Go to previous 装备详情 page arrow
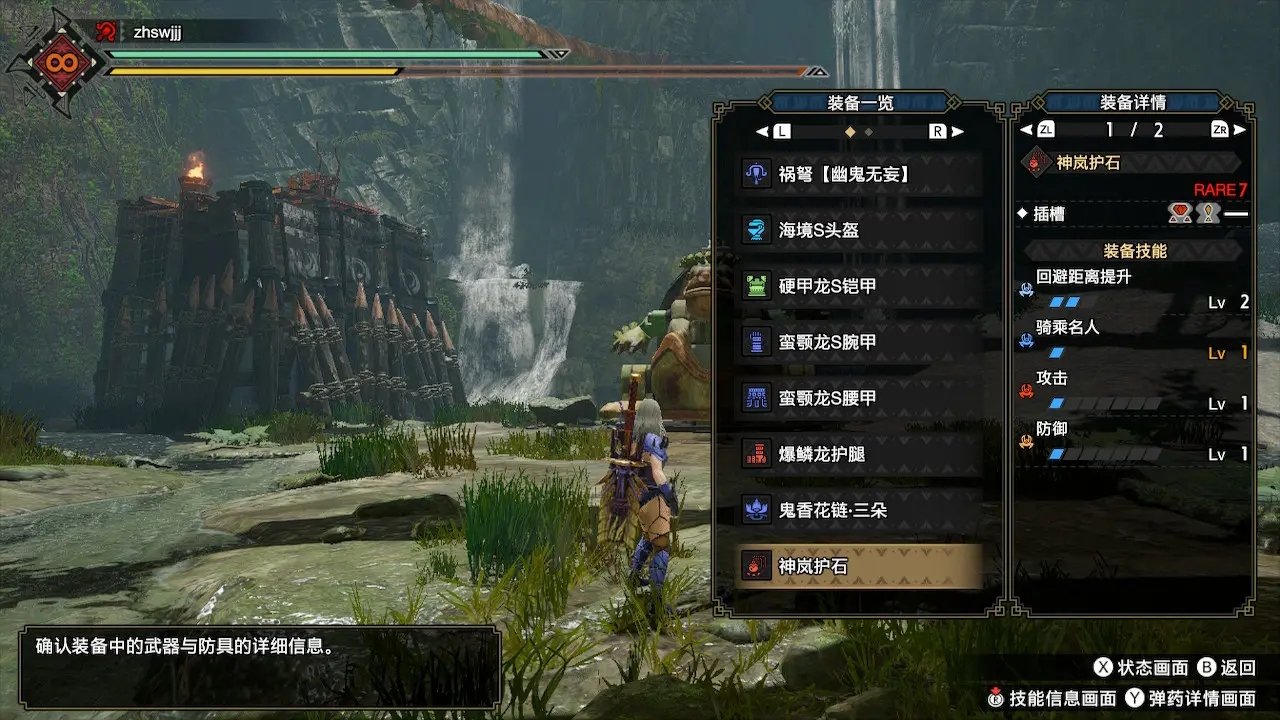The image size is (1280, 720). (1026, 130)
